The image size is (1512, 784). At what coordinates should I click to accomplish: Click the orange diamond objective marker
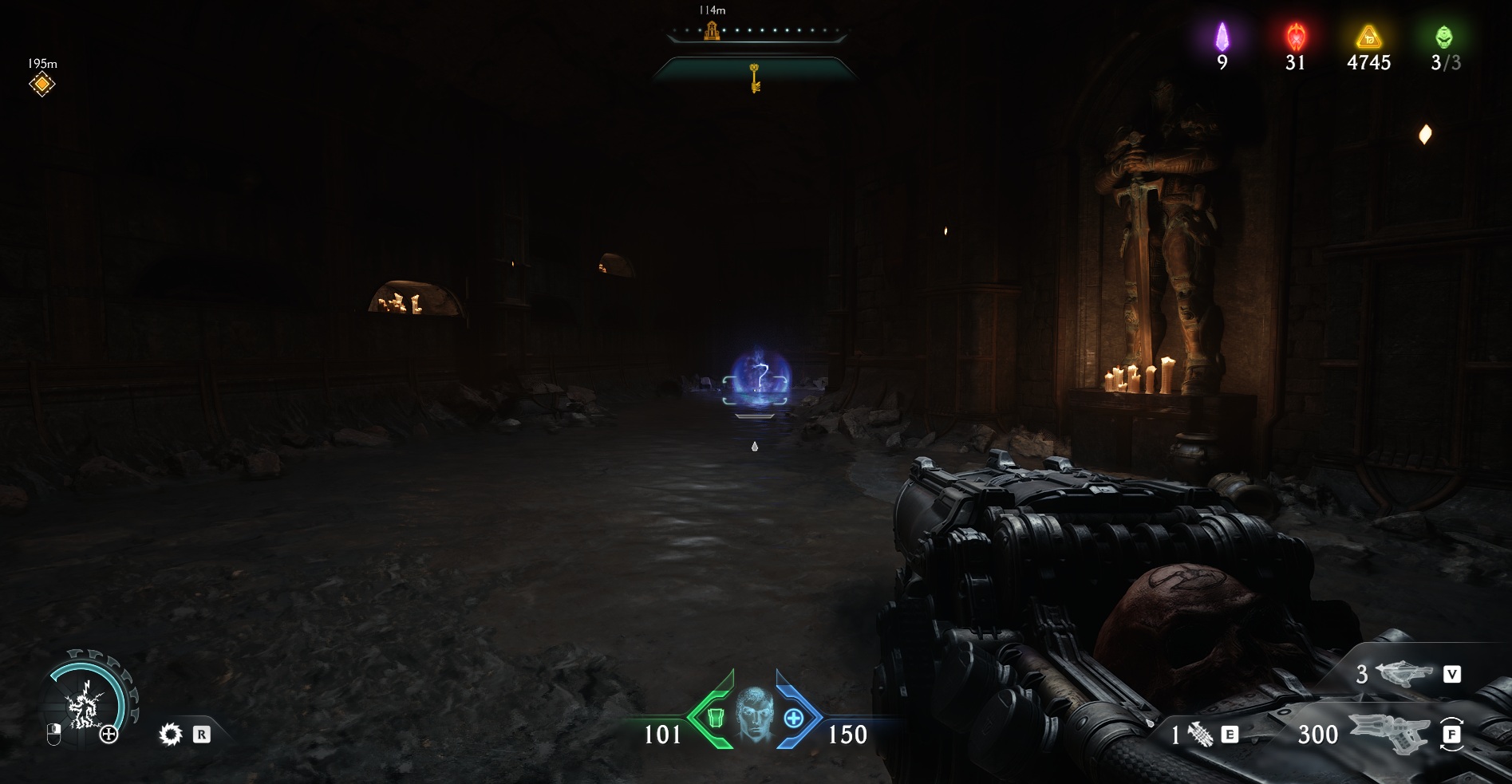click(x=41, y=85)
